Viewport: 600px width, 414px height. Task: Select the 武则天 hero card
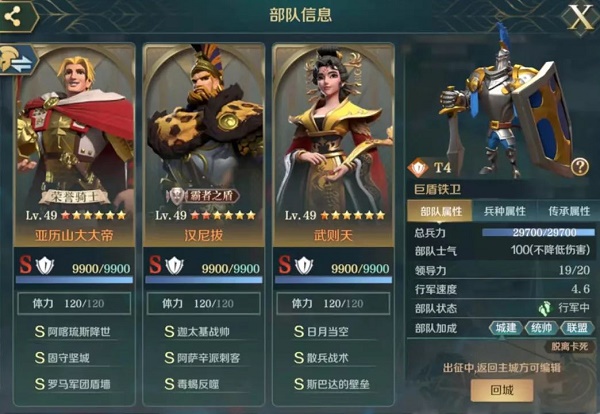pos(333,150)
